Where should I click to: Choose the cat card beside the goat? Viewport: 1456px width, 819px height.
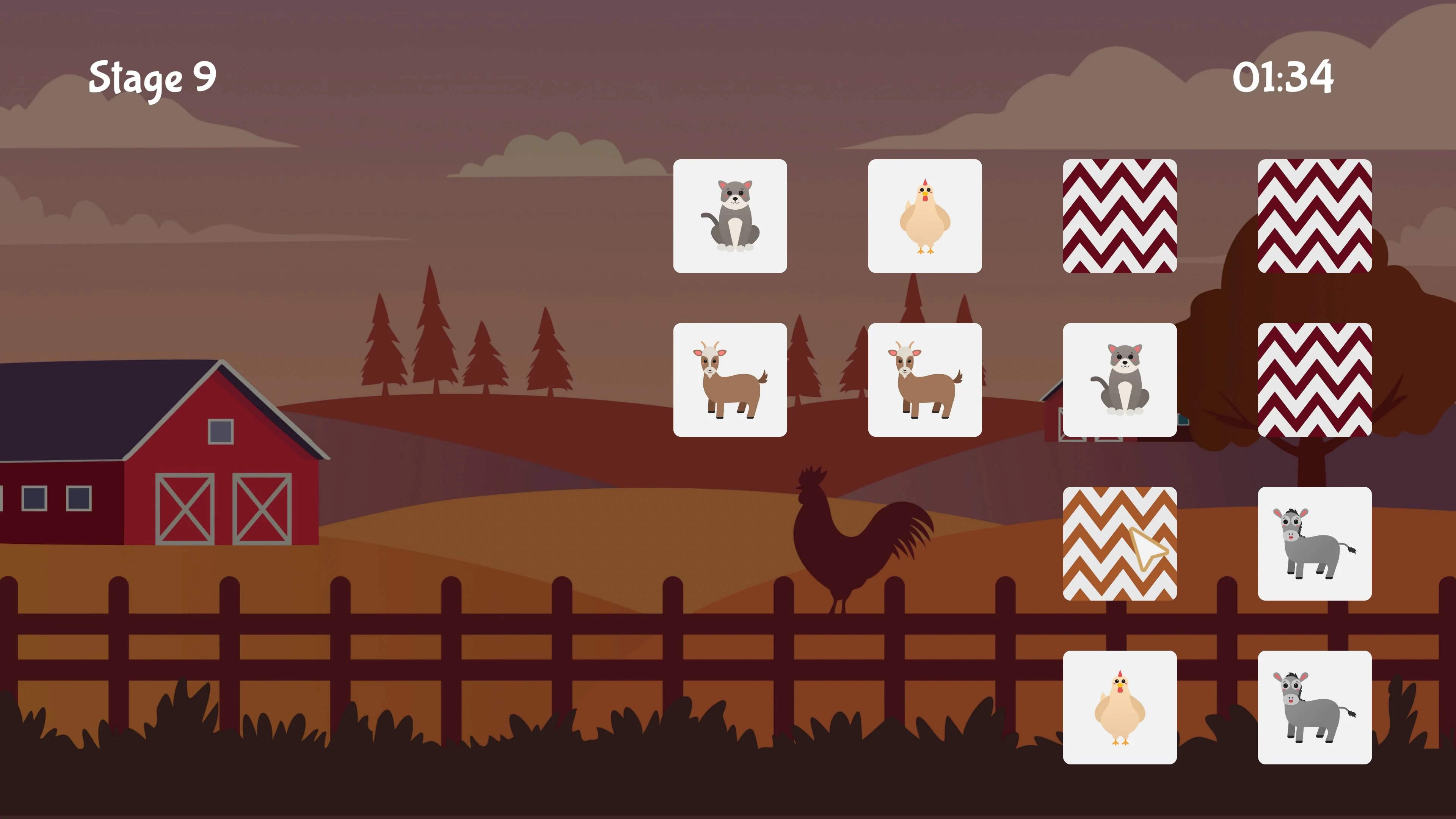[1119, 380]
